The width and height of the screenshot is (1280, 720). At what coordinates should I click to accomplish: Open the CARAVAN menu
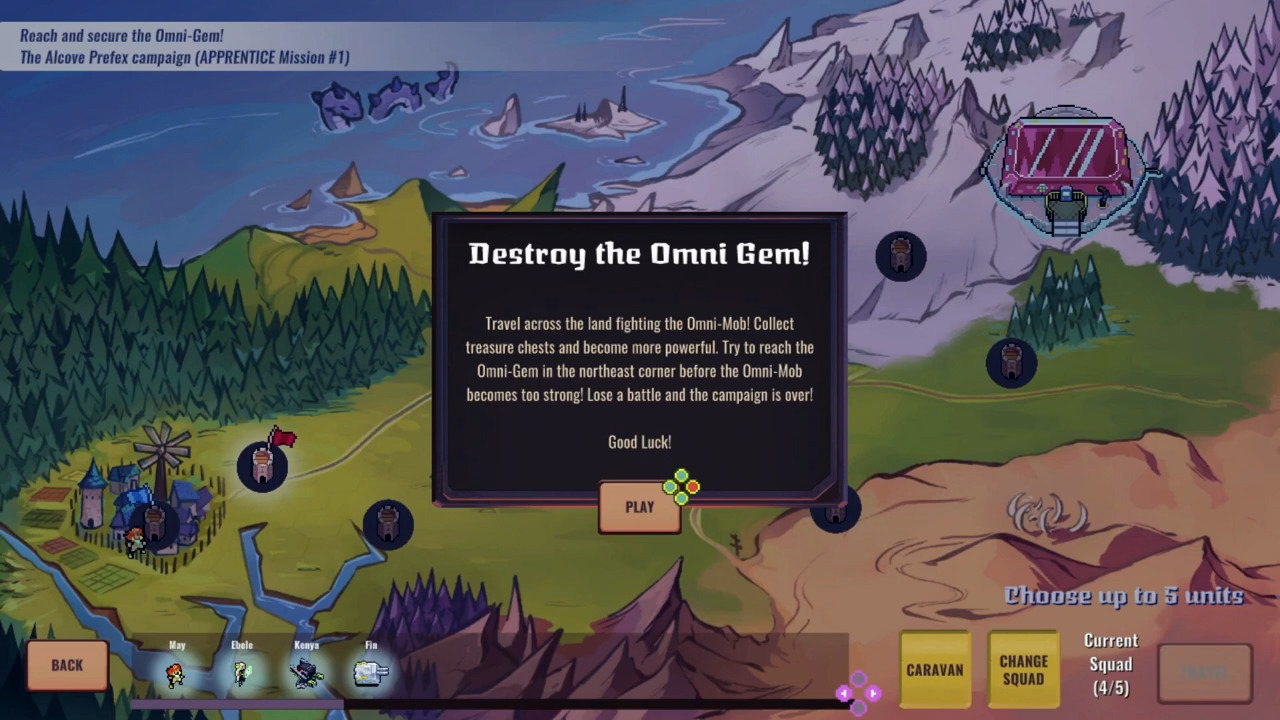point(935,669)
